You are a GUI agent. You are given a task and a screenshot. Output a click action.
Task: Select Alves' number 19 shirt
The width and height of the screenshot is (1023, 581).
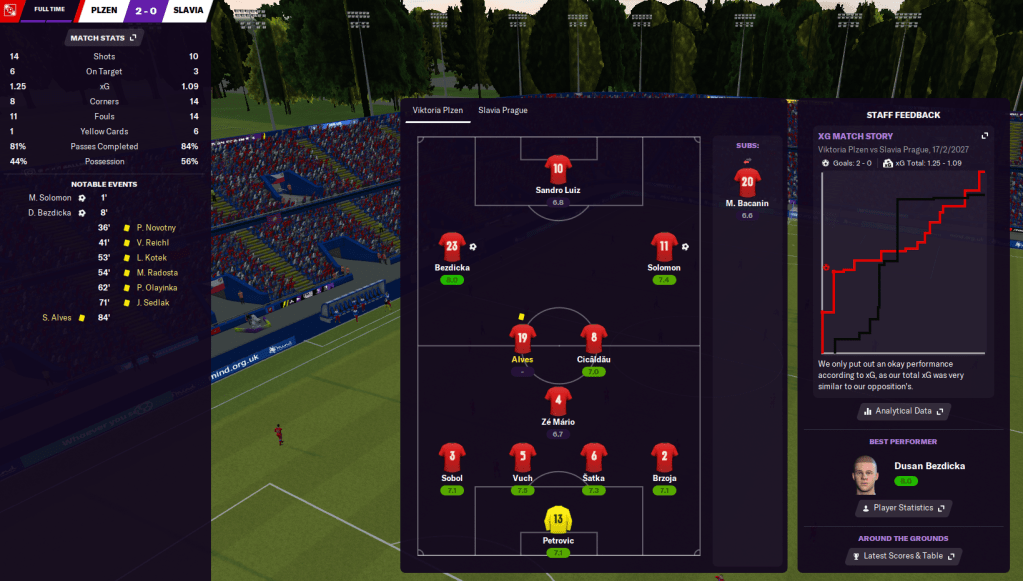522,338
